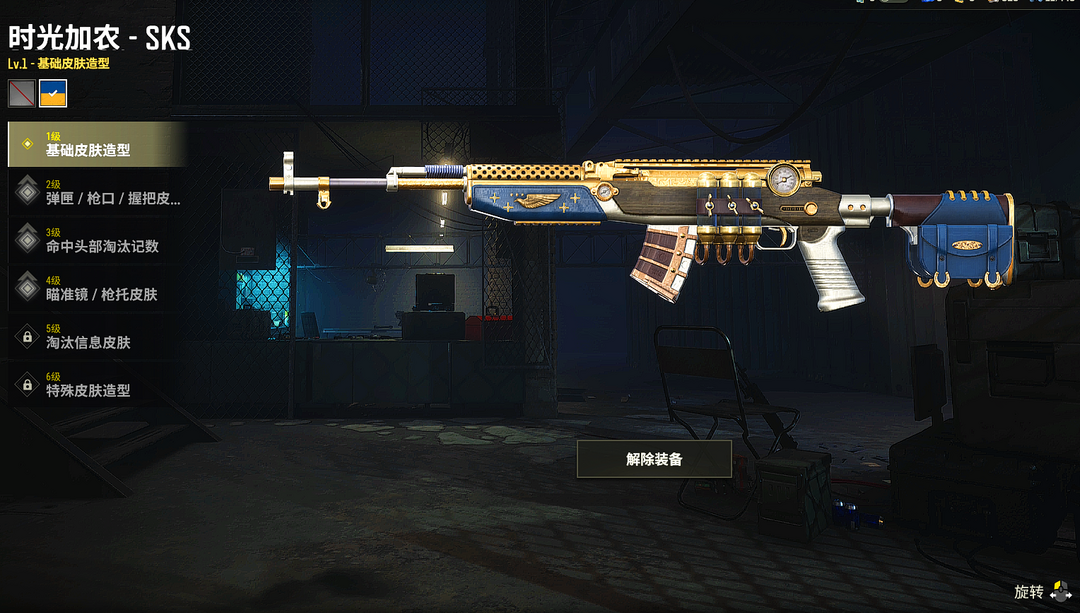Click locked level 5 淘汰信息皮肤
The image size is (1080, 613).
coord(97,336)
